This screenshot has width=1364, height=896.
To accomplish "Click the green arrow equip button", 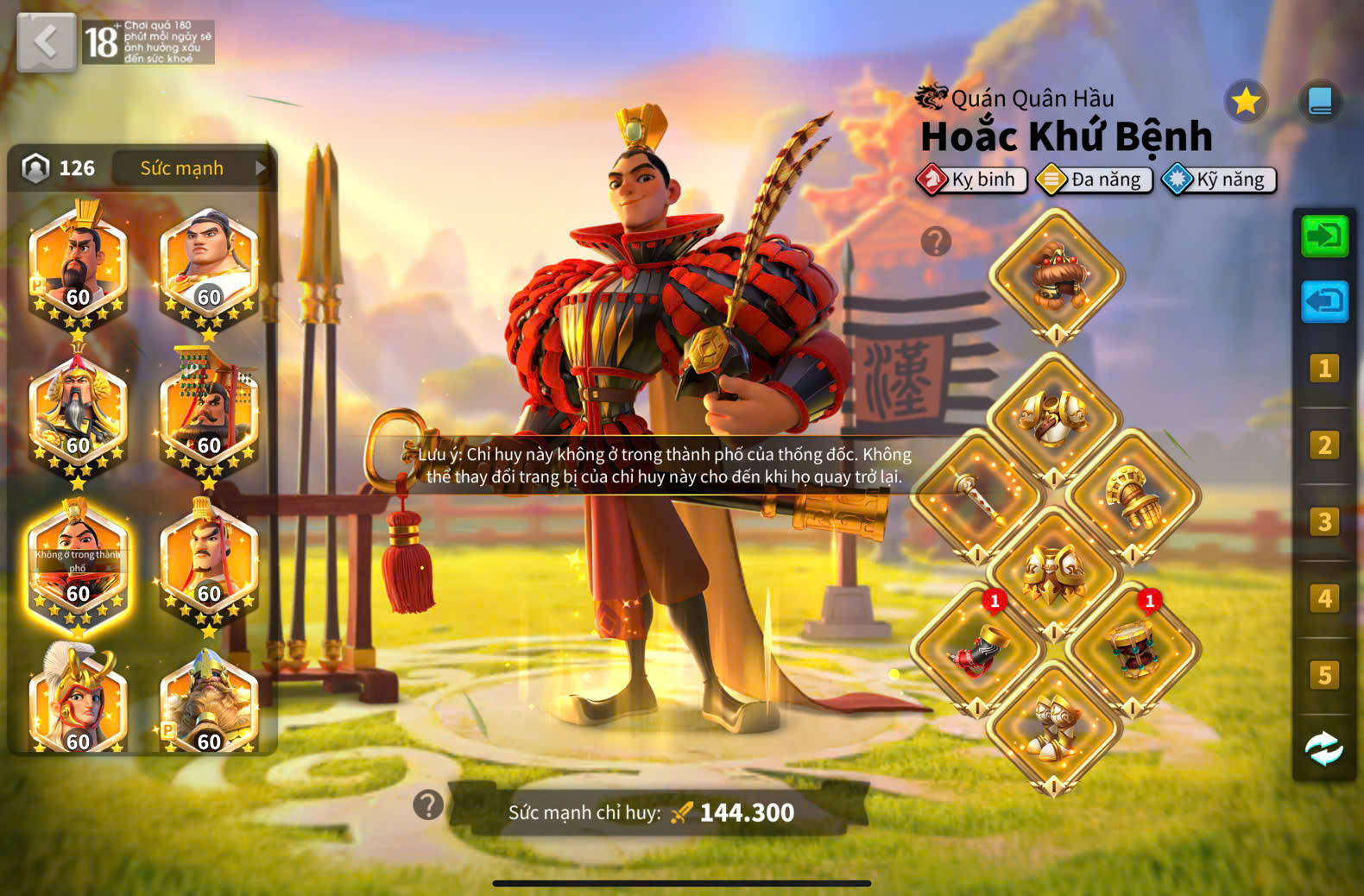I will click(x=1324, y=237).
